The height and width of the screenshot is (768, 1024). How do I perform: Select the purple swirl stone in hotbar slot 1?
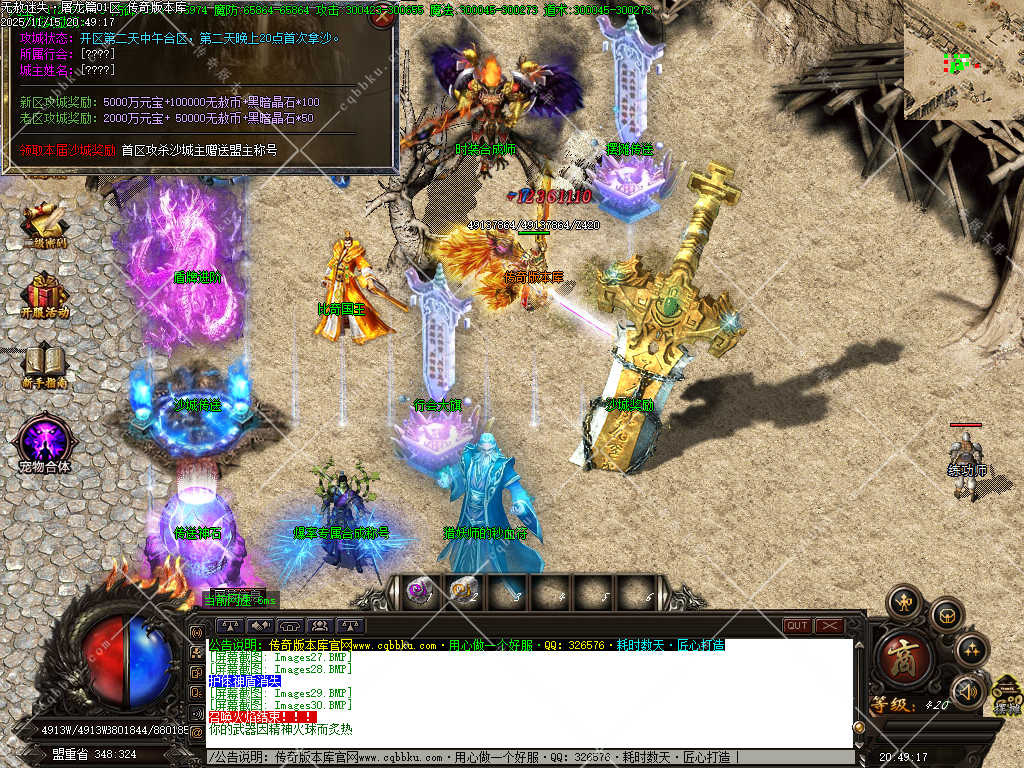(419, 592)
